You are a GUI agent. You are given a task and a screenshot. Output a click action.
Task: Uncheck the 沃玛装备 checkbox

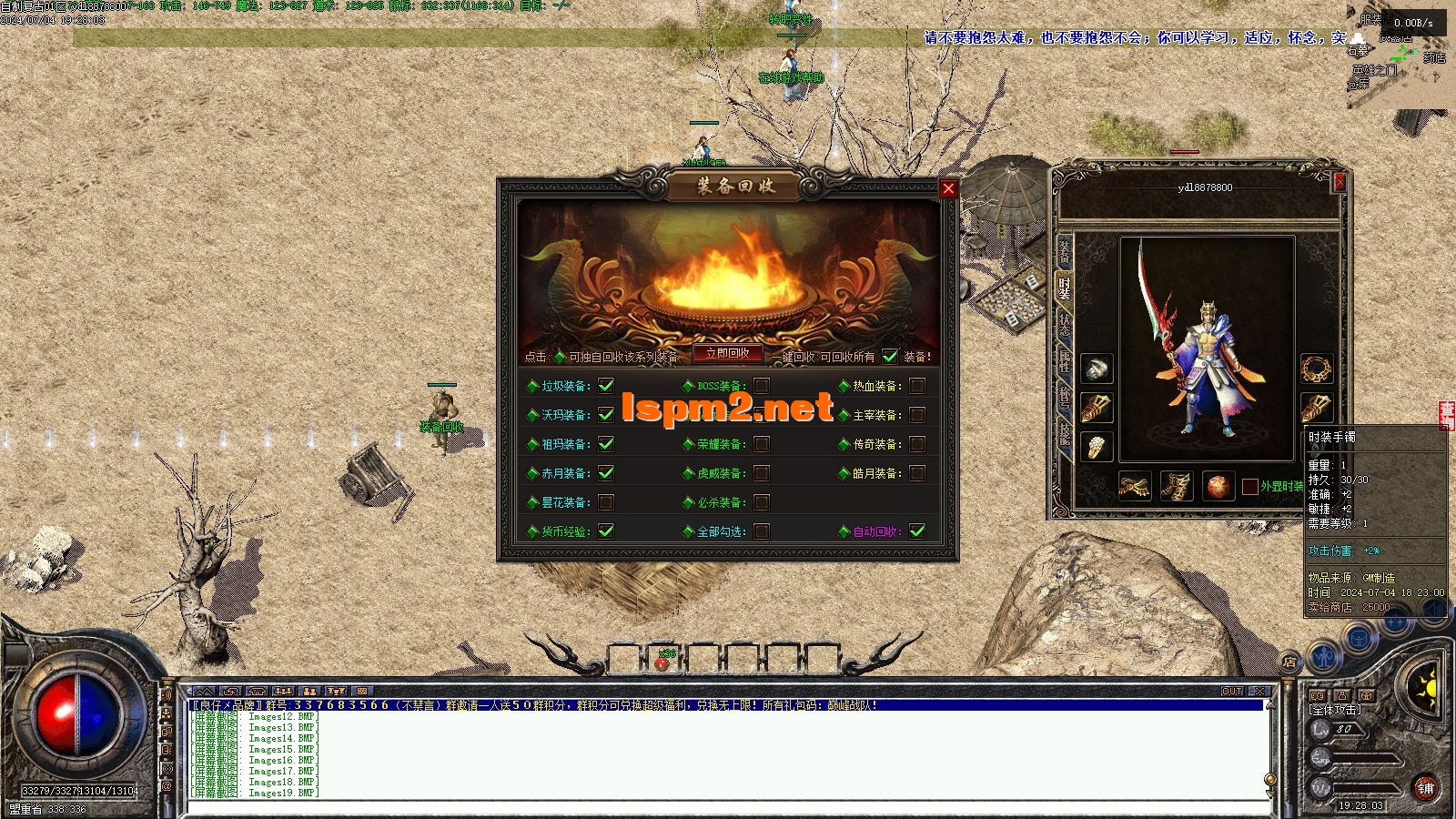tap(606, 415)
